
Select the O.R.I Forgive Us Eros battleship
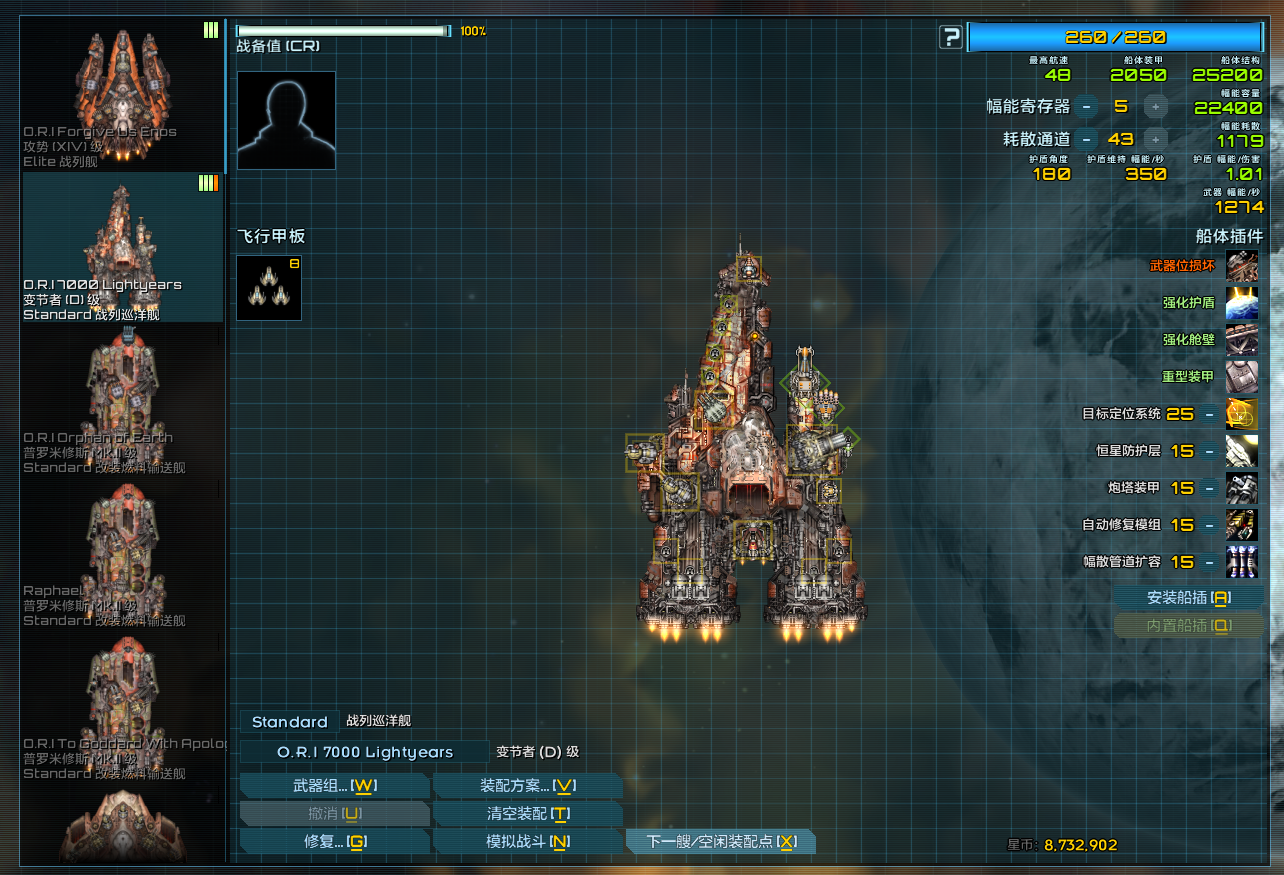tap(123, 95)
